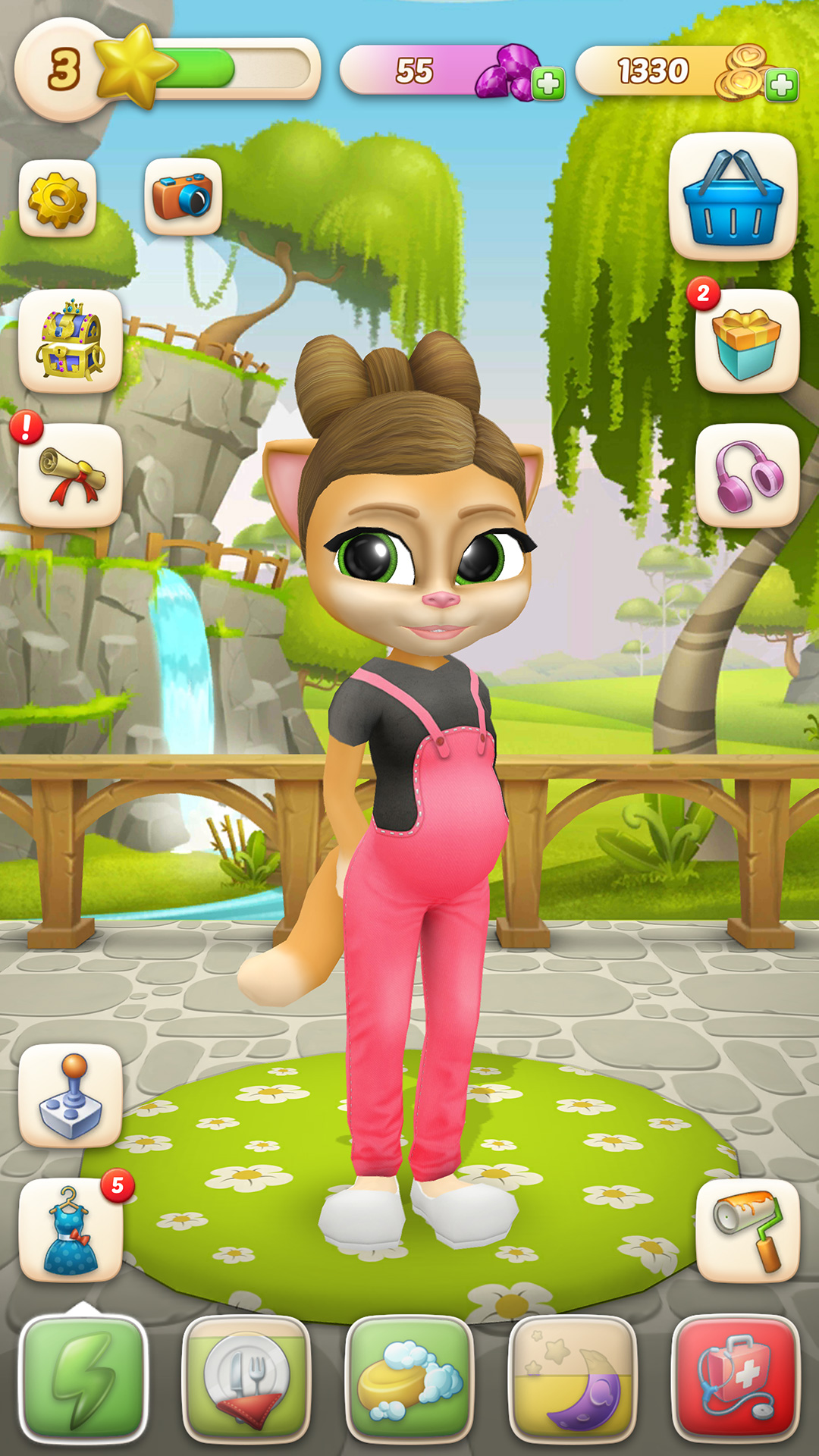Tap the camera photo button
Viewport: 819px width, 1456px height.
point(183,197)
